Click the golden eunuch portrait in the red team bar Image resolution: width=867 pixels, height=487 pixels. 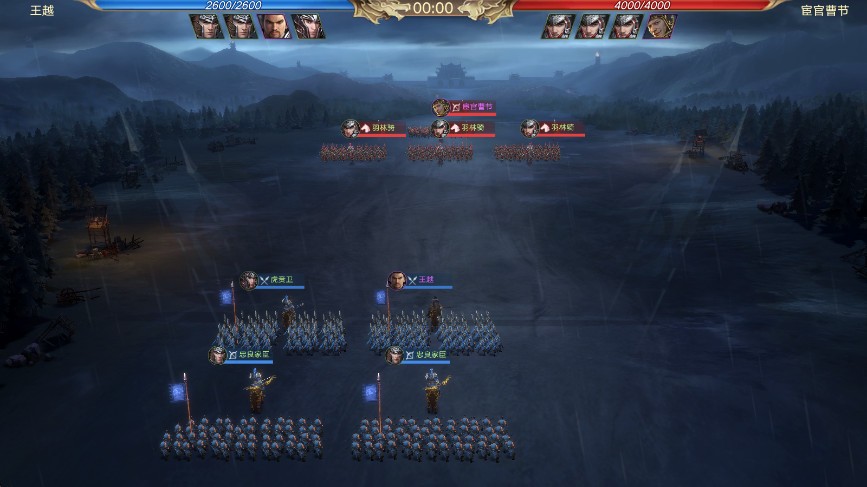(660, 26)
